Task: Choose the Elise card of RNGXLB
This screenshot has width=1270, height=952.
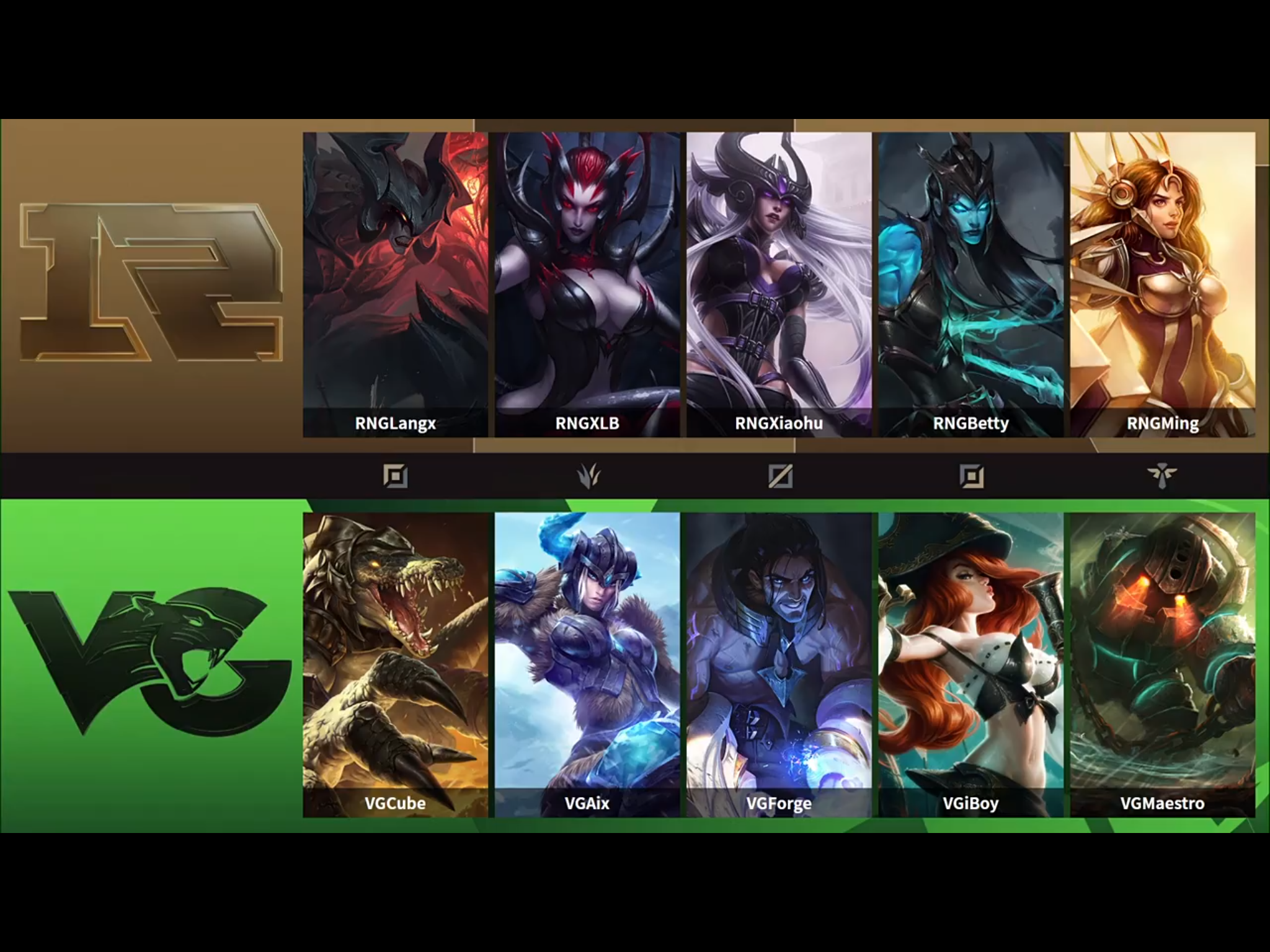Action: 587,284
